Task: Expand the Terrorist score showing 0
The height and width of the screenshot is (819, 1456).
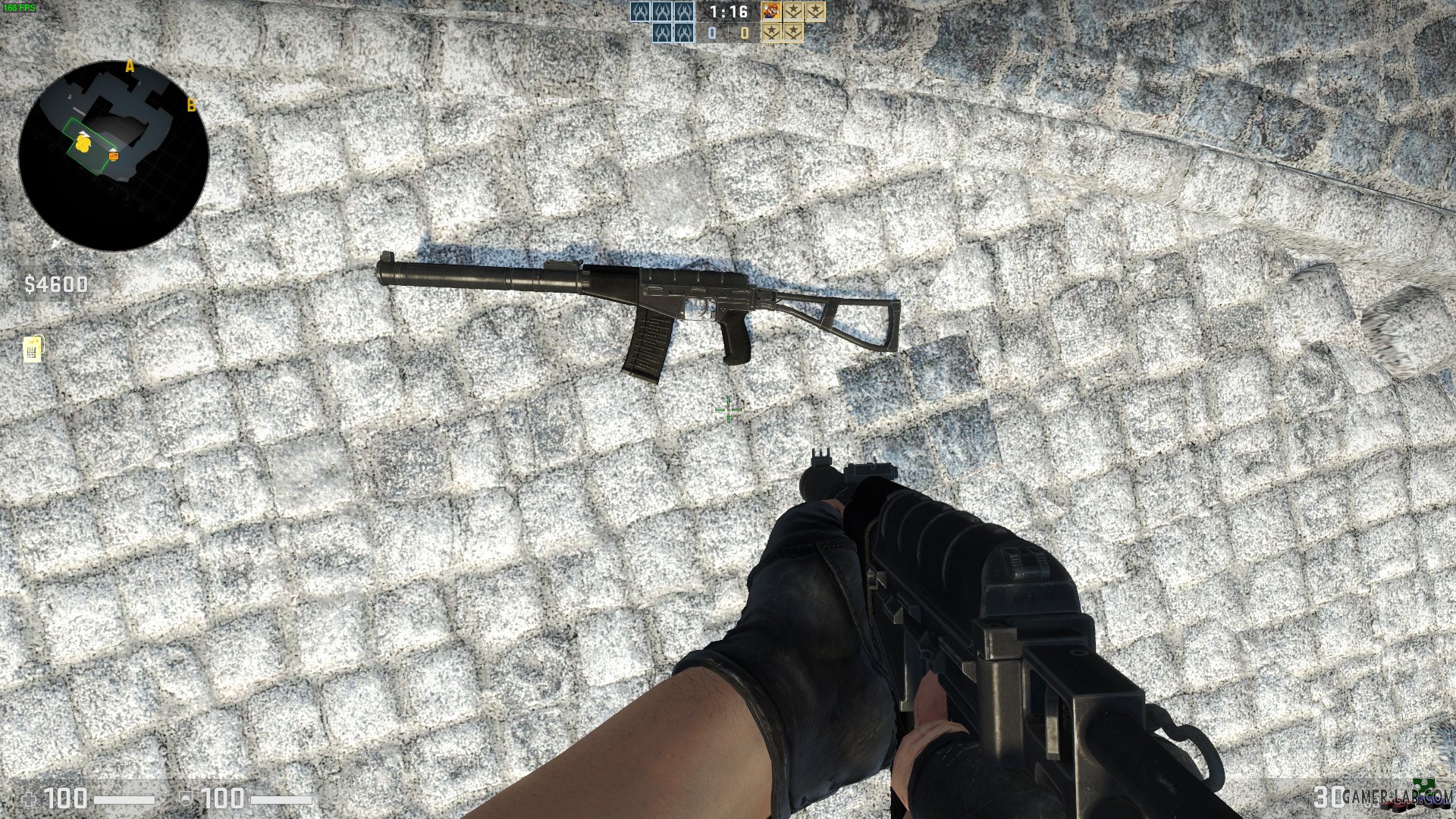Action: point(744,32)
